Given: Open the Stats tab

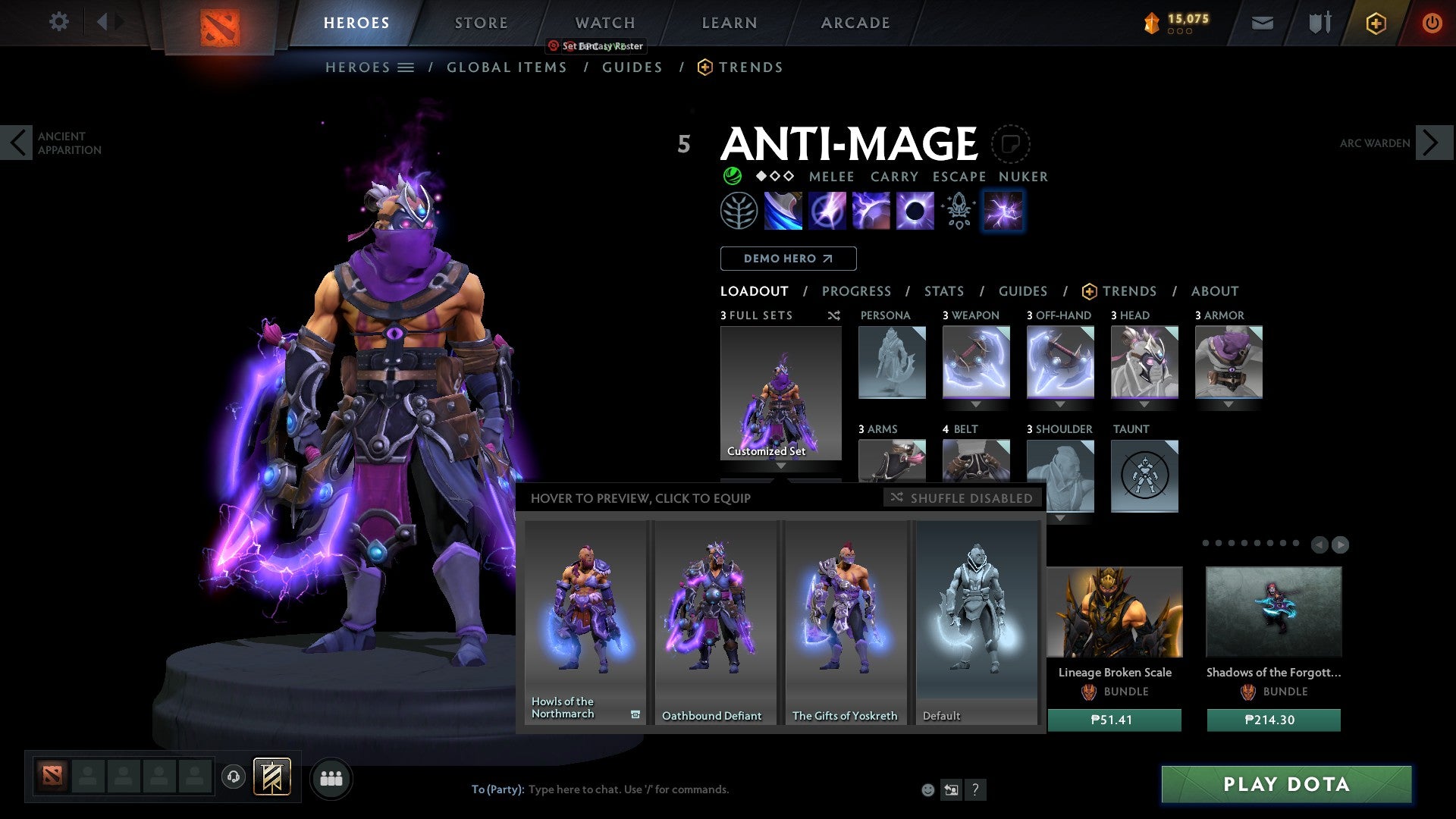Looking at the screenshot, I should [943, 291].
